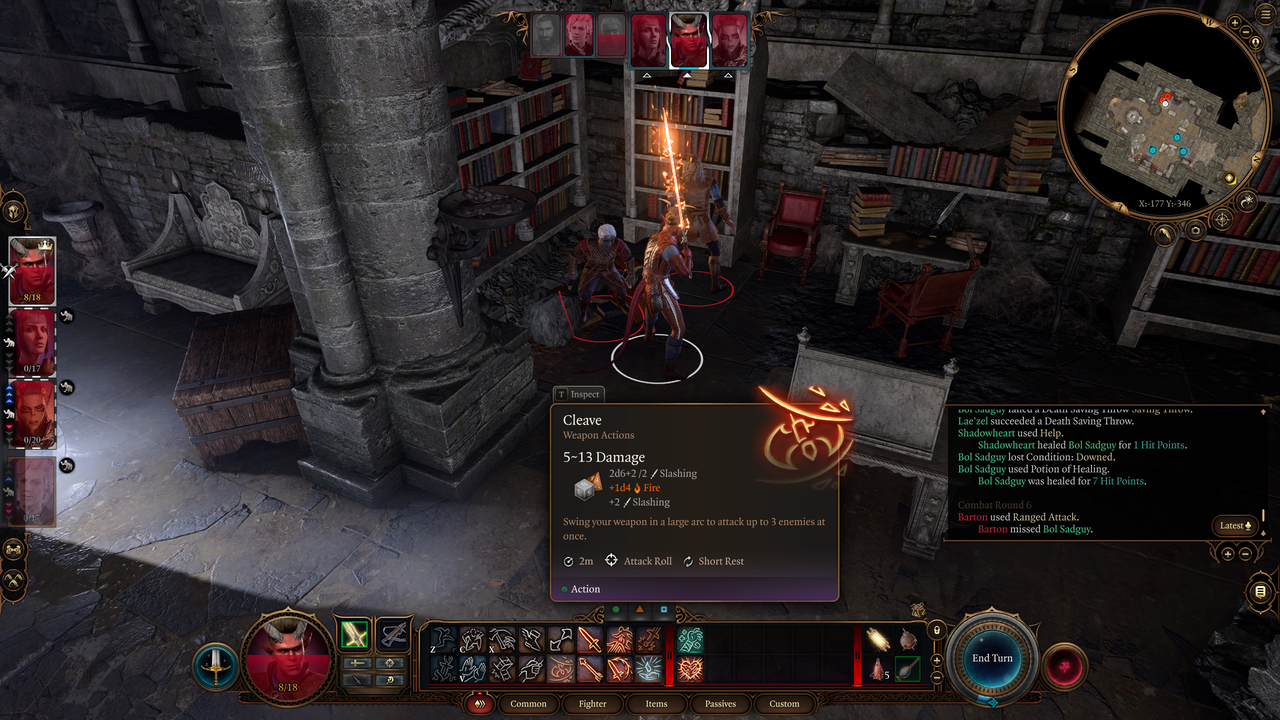This screenshot has height=720, width=1280.
Task: Jump combat log to Latest entries
Action: click(1235, 525)
